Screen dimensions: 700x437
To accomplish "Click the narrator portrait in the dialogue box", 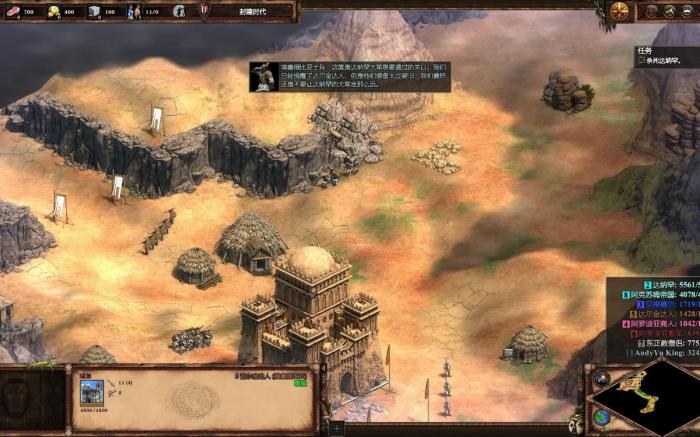I will point(264,77).
